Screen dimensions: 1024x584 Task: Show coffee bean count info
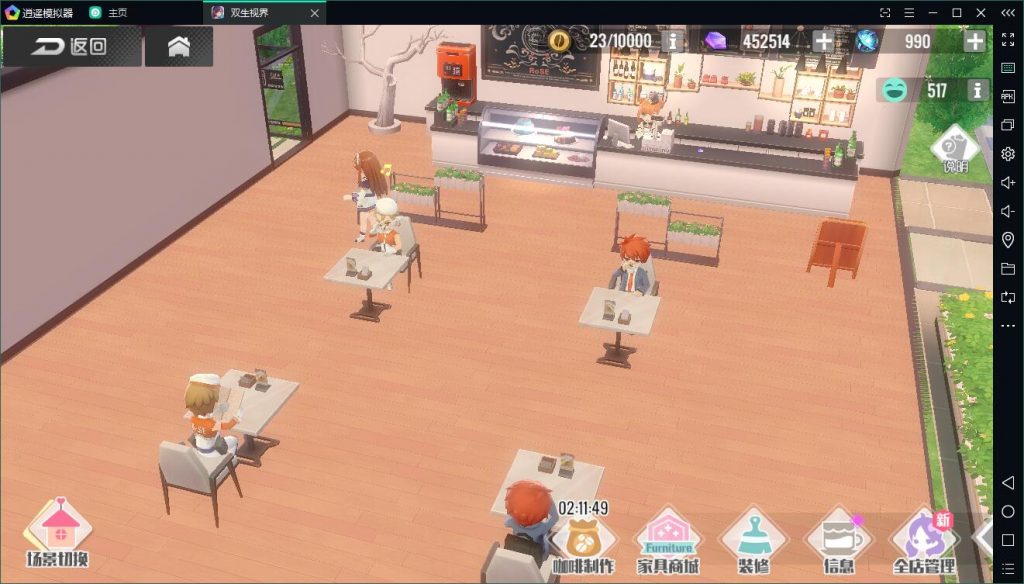pos(674,41)
